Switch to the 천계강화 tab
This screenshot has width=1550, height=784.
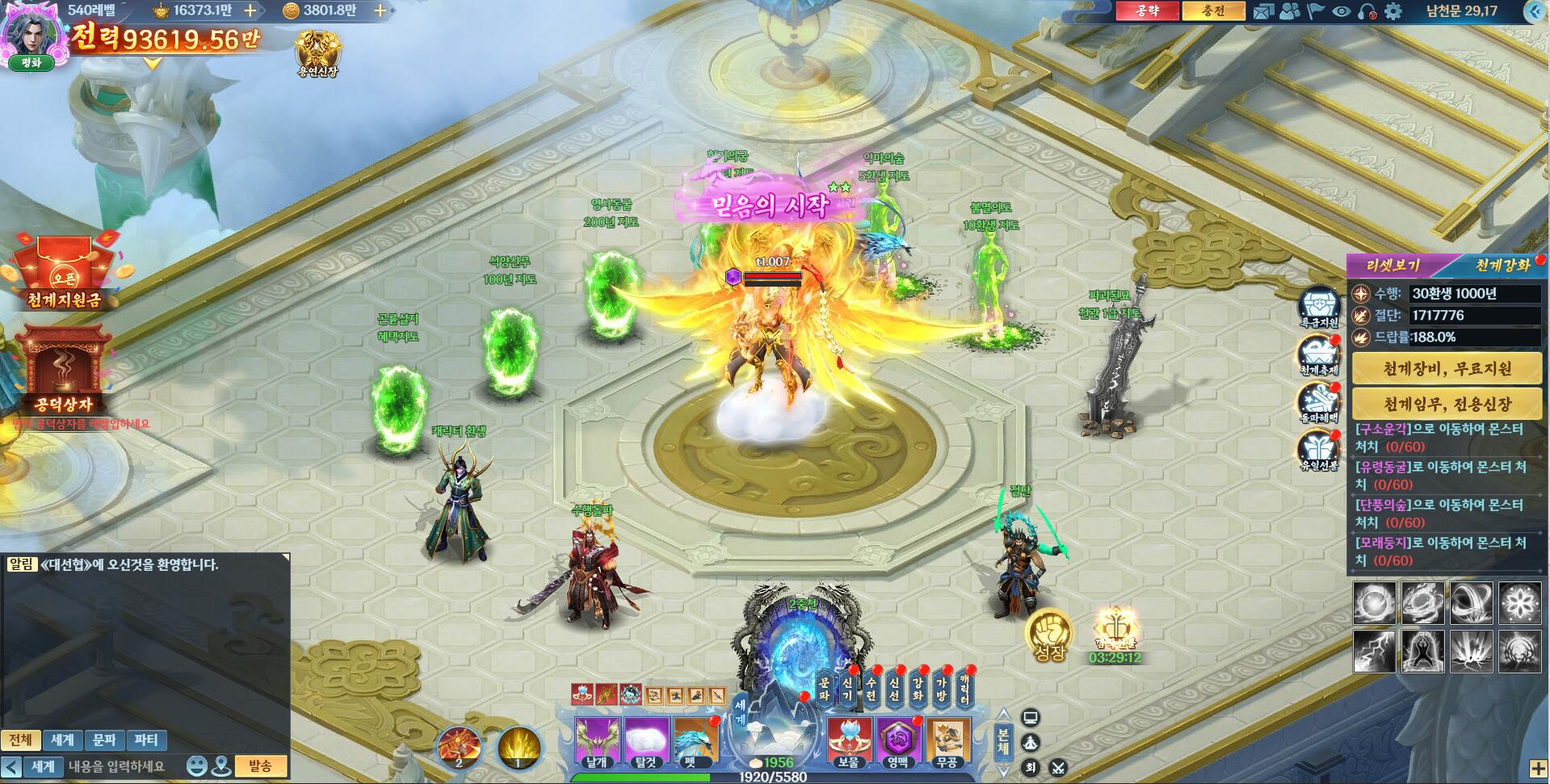[1502, 265]
